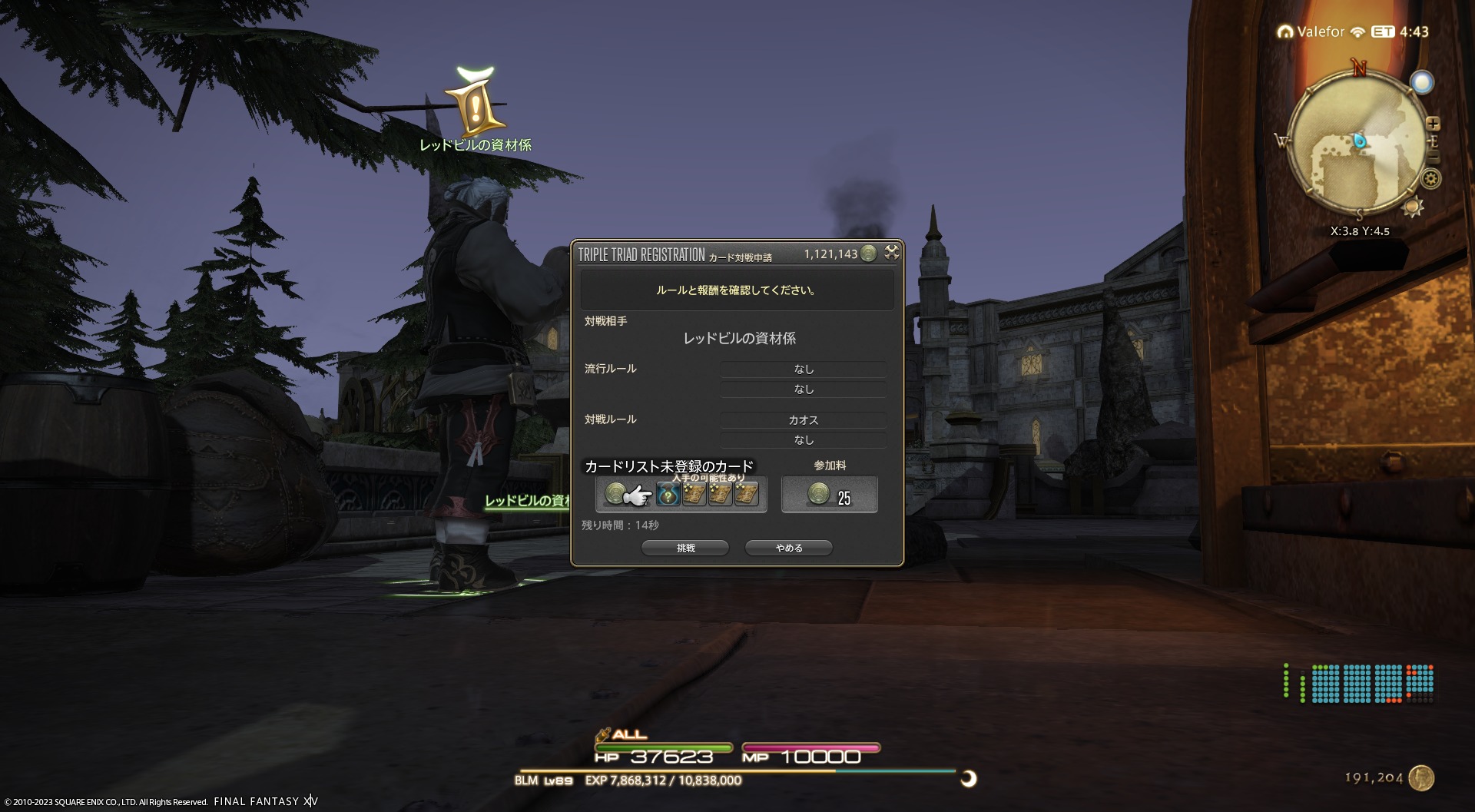Open minimap settings gear
Screen dimensions: 1475x812
[1430, 179]
